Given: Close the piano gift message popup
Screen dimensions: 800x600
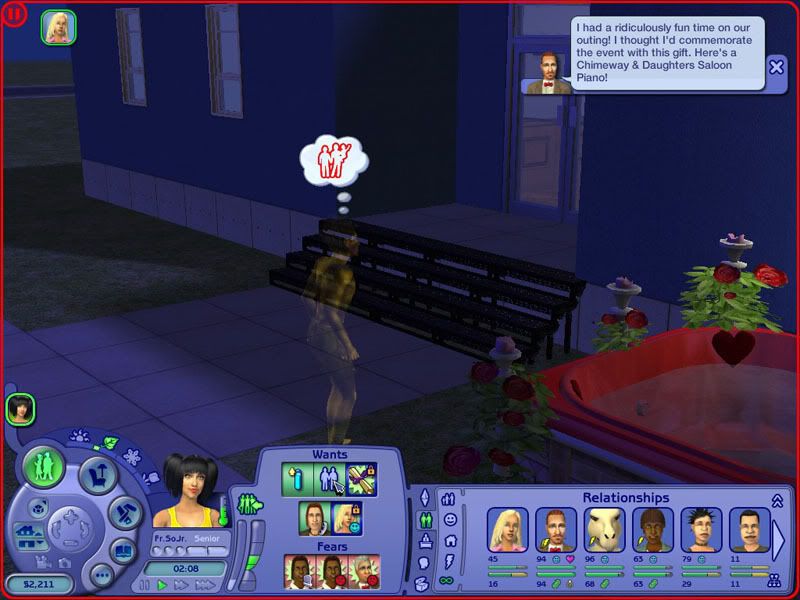Looking at the screenshot, I should (x=777, y=68).
